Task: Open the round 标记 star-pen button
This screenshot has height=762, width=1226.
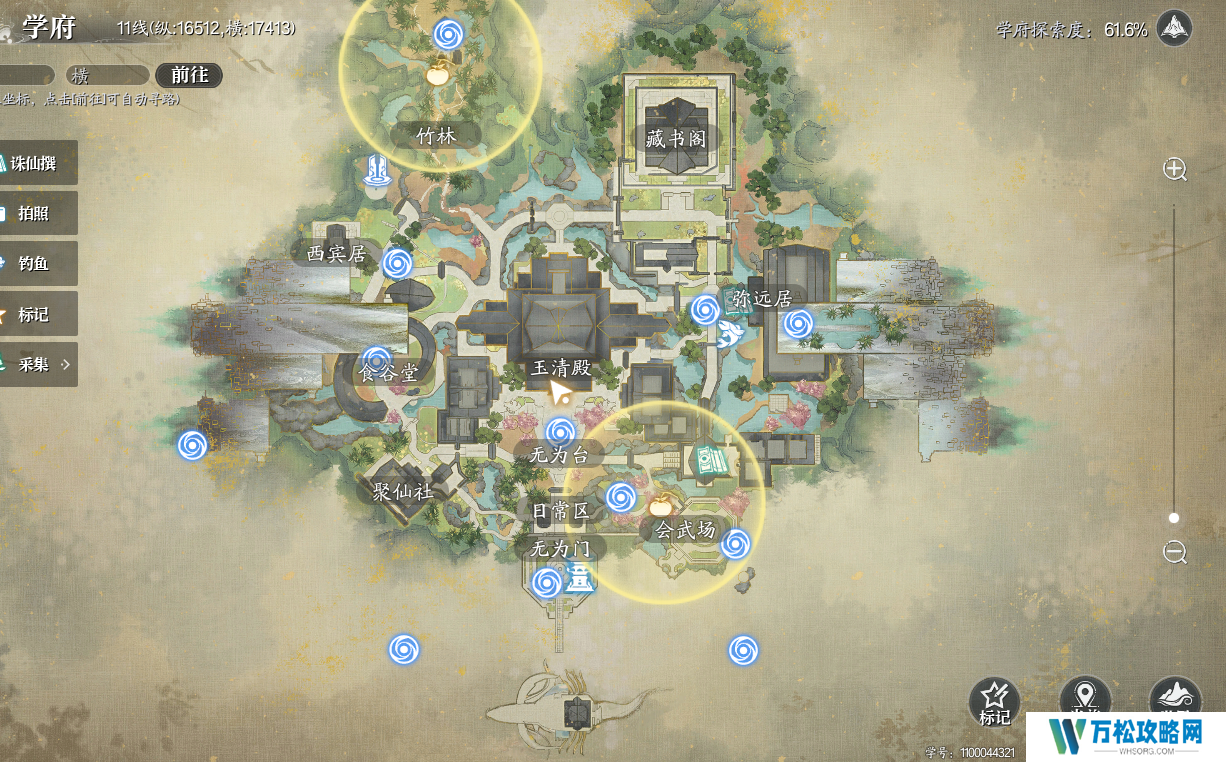Action: pyautogui.click(x=994, y=701)
